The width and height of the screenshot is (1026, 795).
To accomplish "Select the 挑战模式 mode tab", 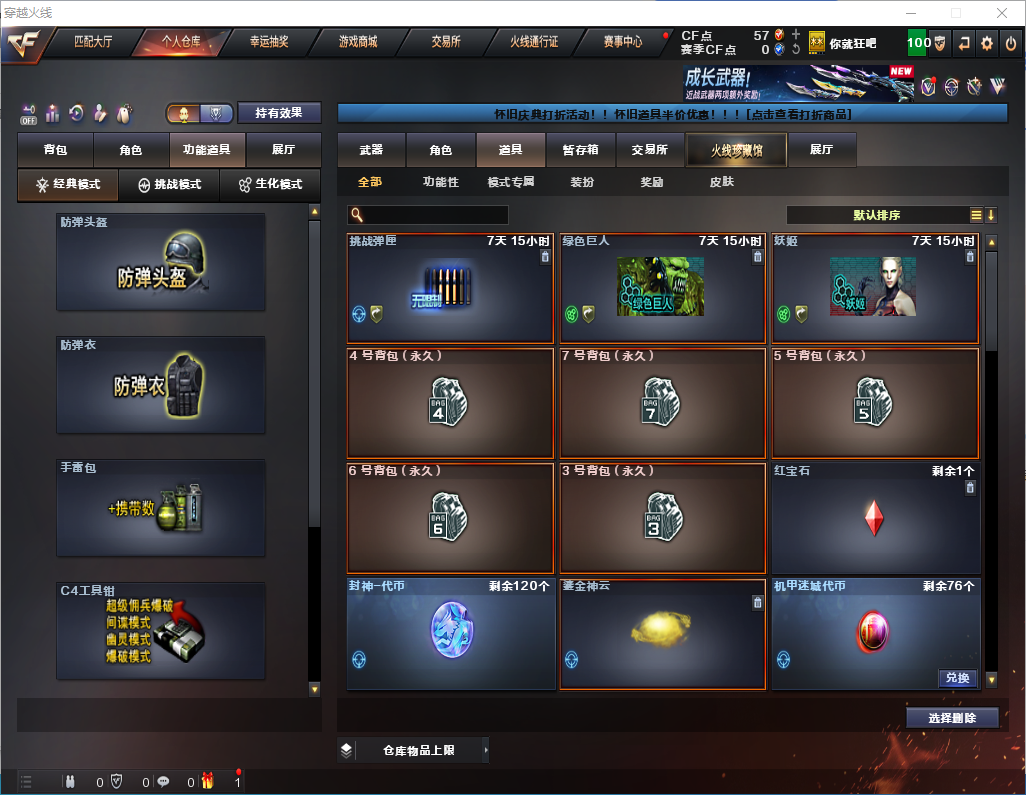I will click(x=170, y=185).
